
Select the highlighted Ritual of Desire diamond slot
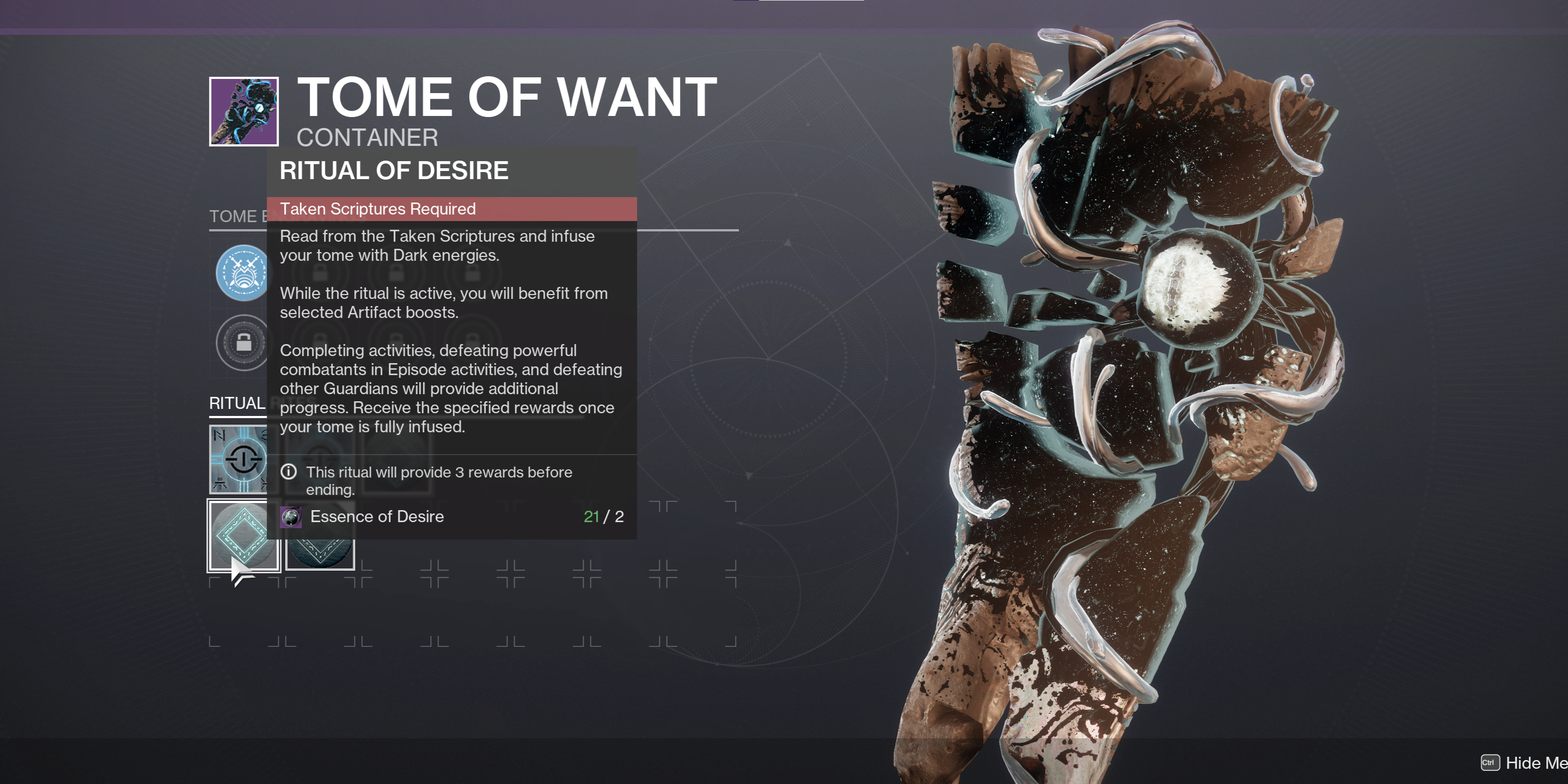pos(242,535)
